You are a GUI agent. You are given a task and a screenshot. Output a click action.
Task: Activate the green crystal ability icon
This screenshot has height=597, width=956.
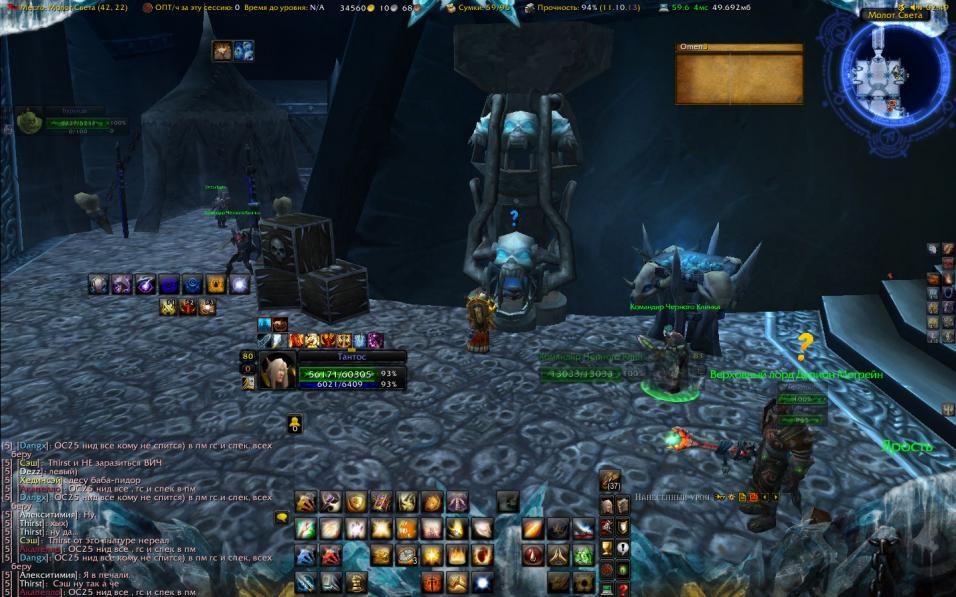pyautogui.click(x=583, y=555)
